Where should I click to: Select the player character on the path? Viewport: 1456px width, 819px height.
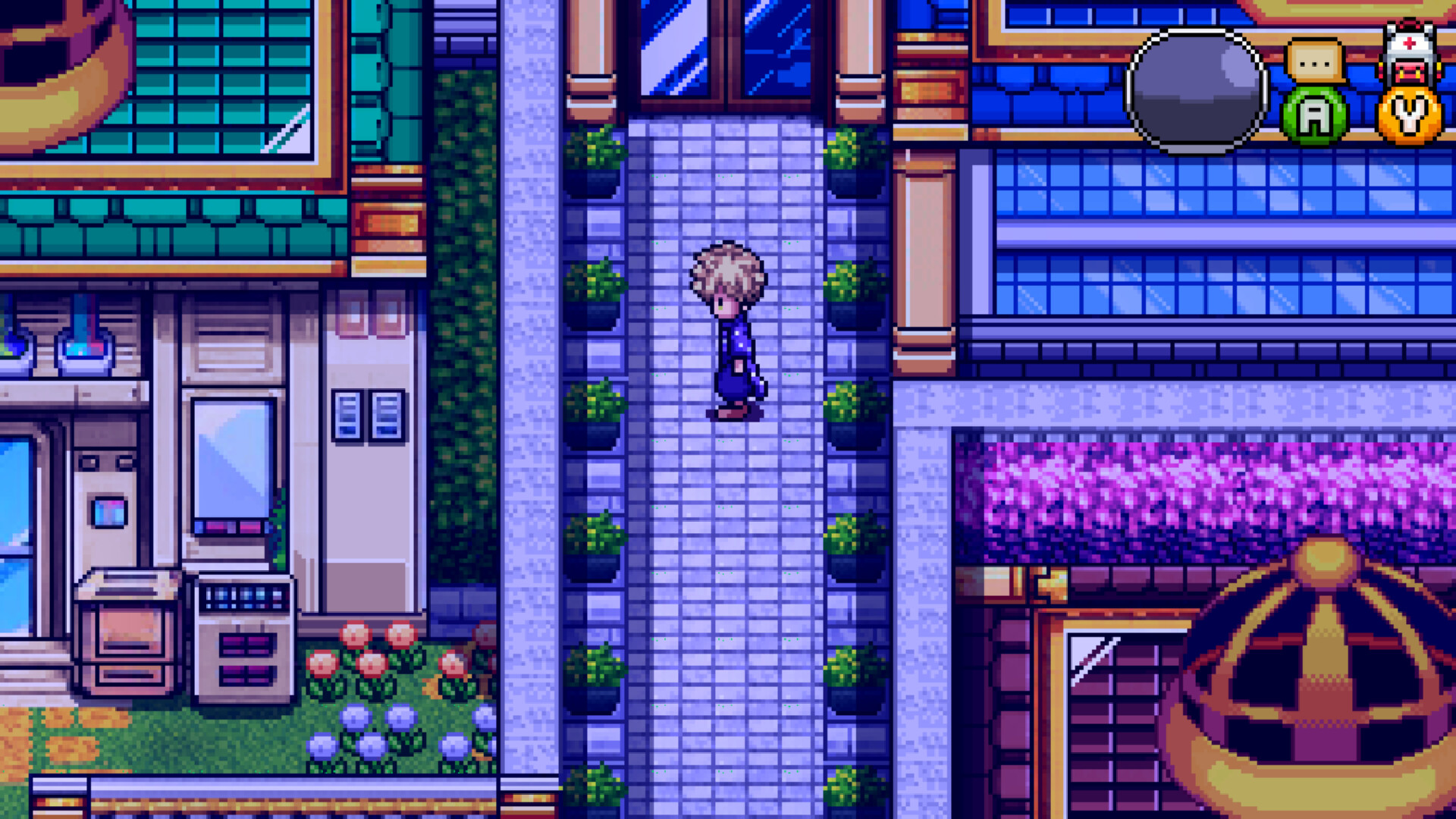[730, 326]
